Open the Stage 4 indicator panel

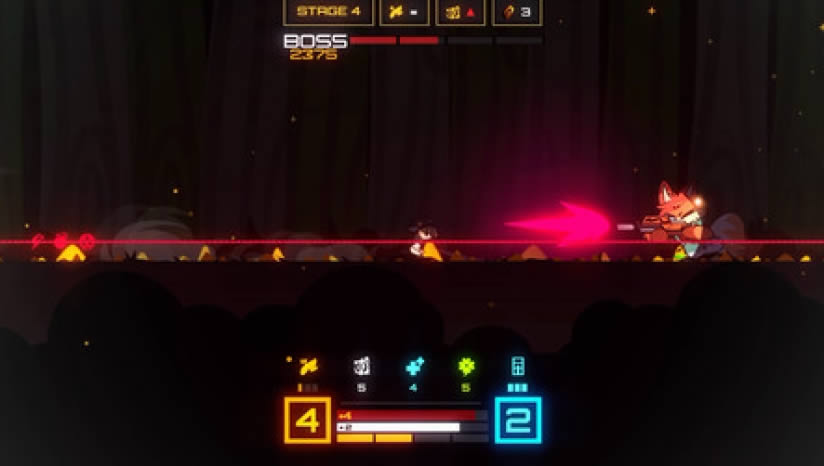pos(328,12)
